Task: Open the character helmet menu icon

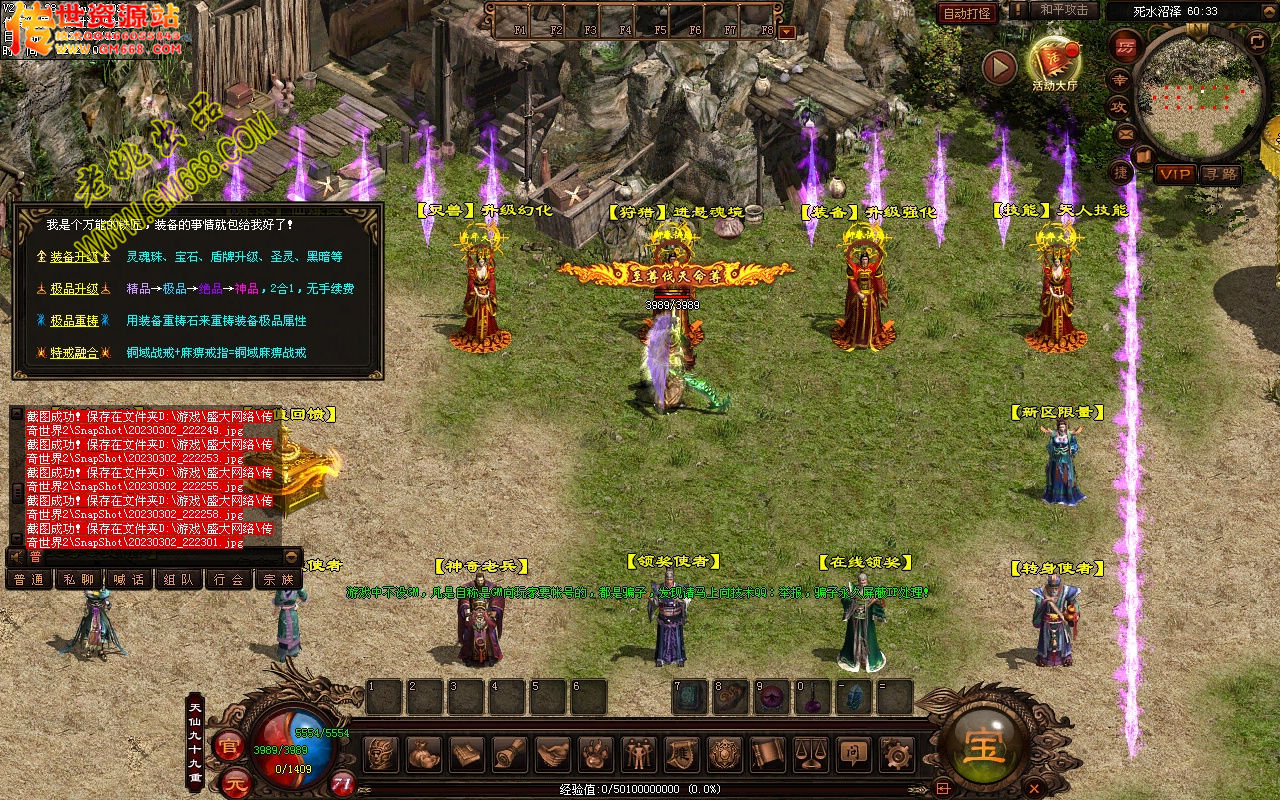Action: coord(382,754)
